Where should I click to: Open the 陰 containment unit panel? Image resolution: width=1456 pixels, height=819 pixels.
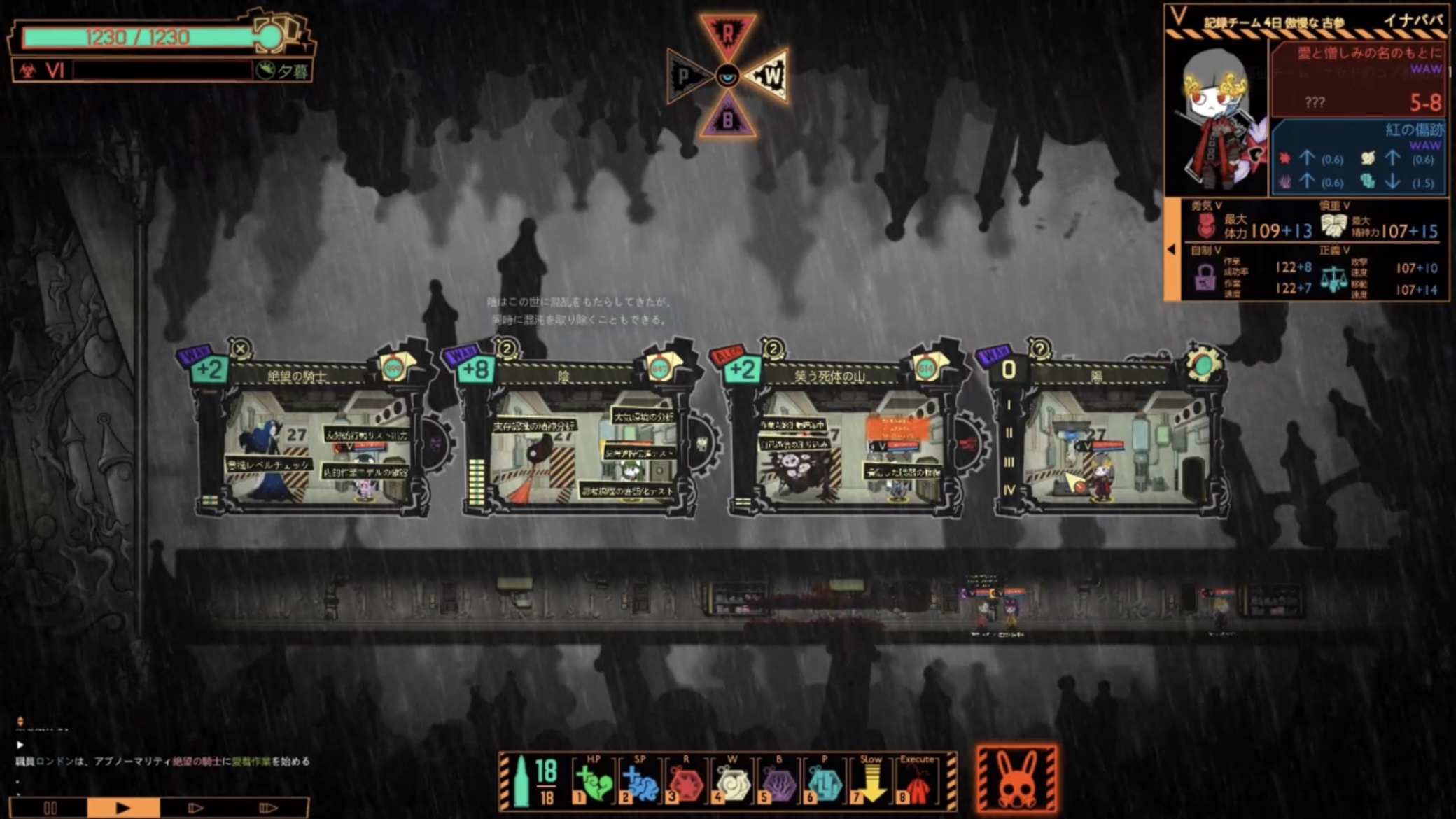tap(563, 376)
